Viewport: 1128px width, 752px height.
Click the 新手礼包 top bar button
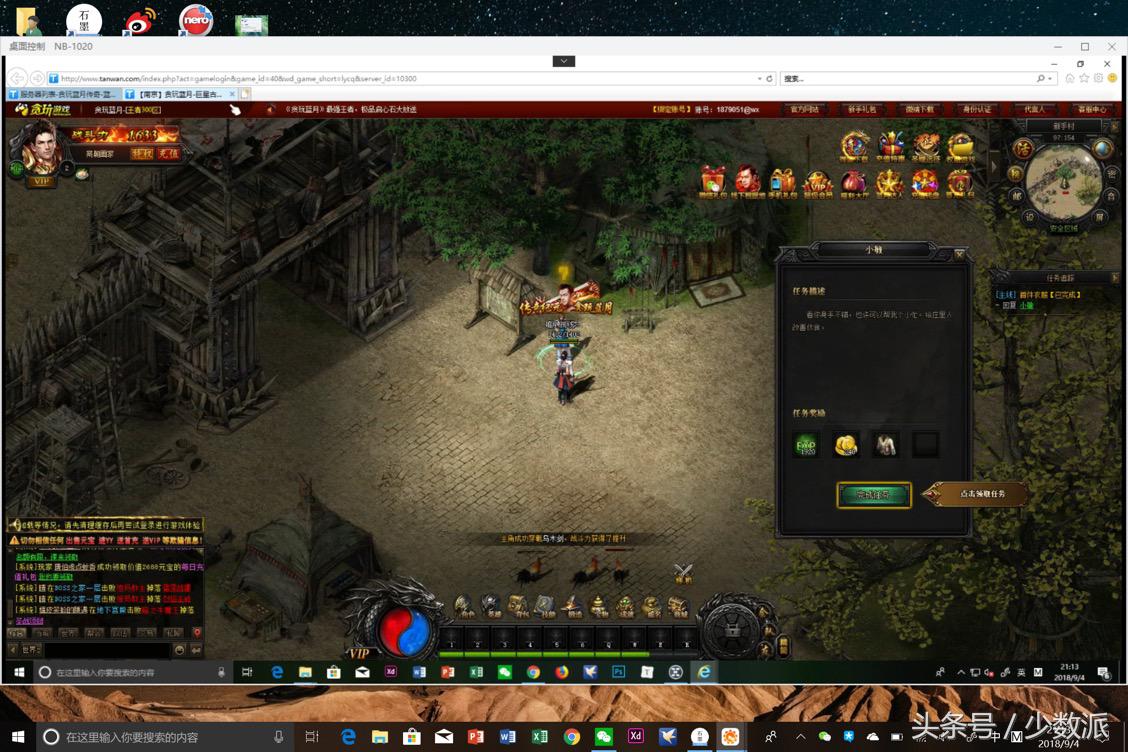(x=861, y=109)
